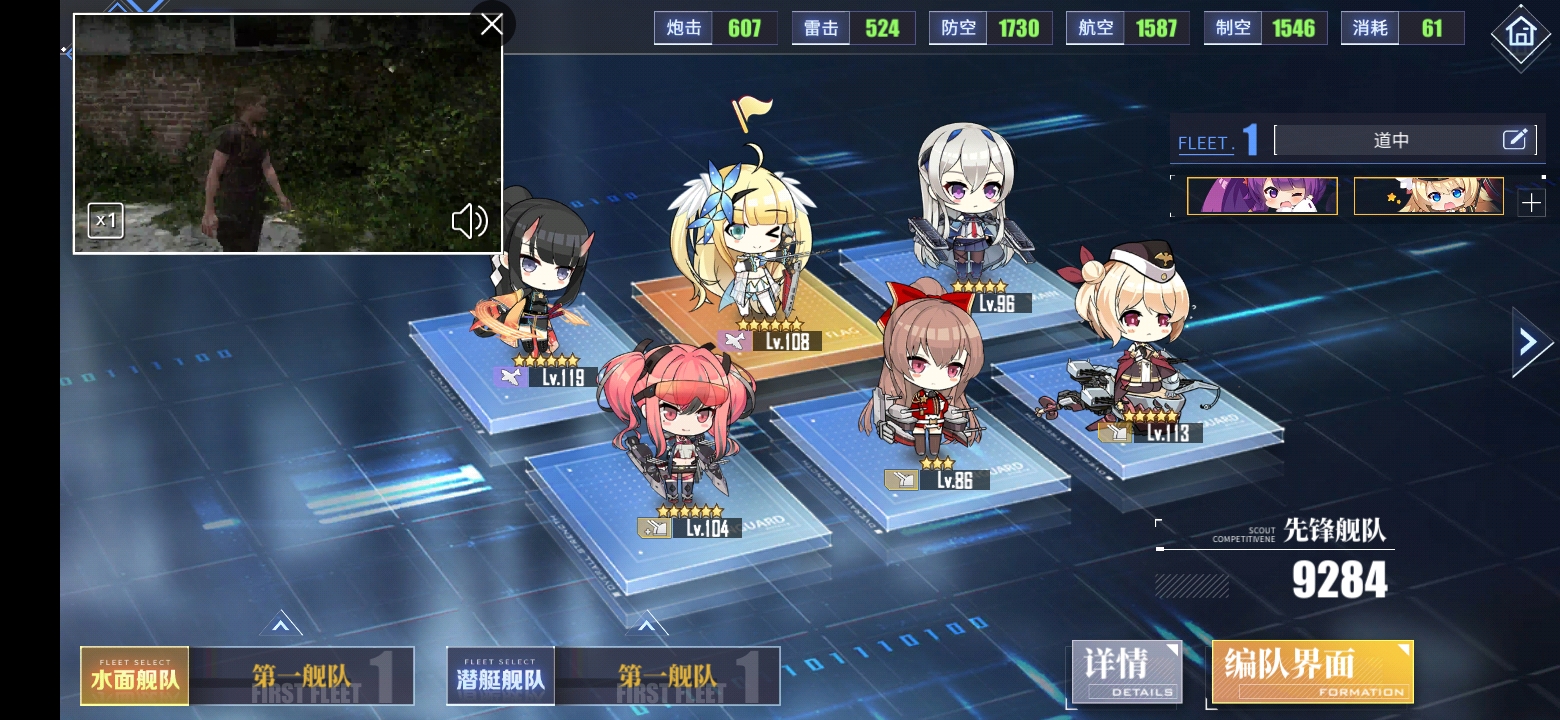Open the fleet name edit pencil icon

pyautogui.click(x=1517, y=139)
